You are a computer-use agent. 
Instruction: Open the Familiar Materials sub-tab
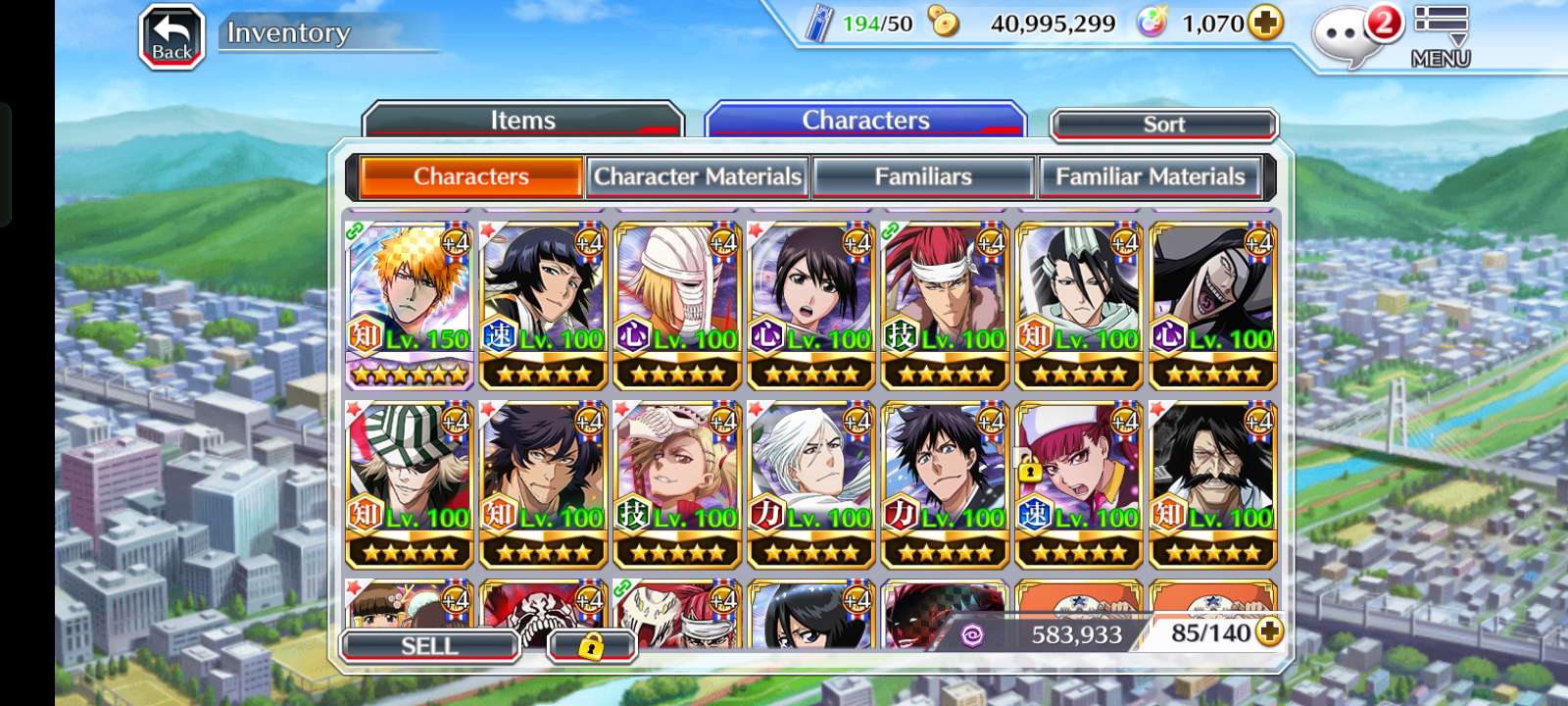[1150, 176]
